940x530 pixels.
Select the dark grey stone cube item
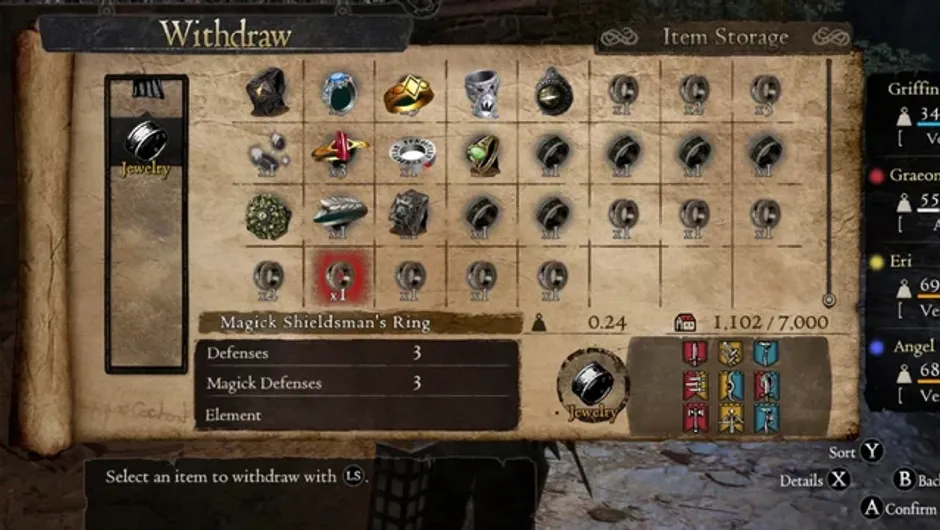pos(409,214)
